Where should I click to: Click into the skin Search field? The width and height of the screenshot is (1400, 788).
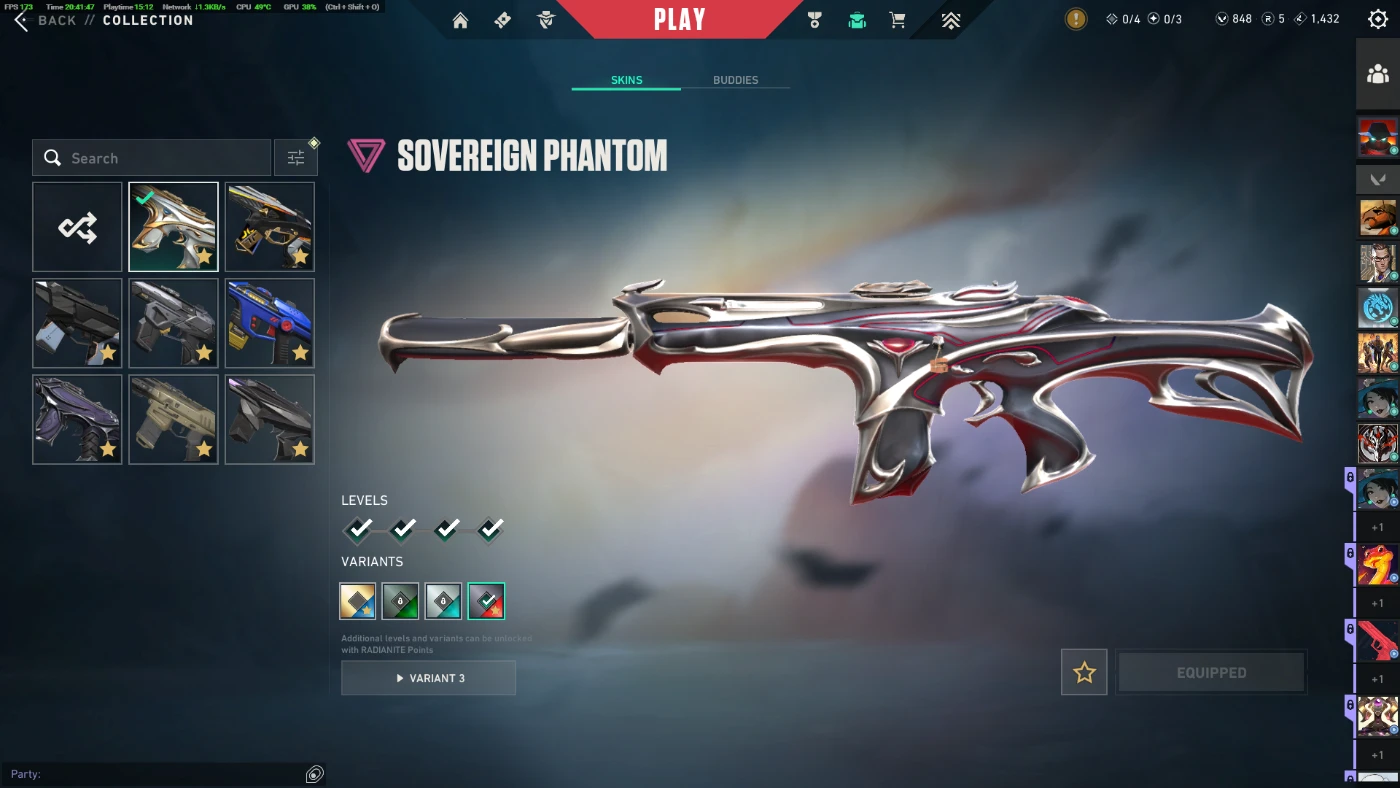tap(152, 158)
